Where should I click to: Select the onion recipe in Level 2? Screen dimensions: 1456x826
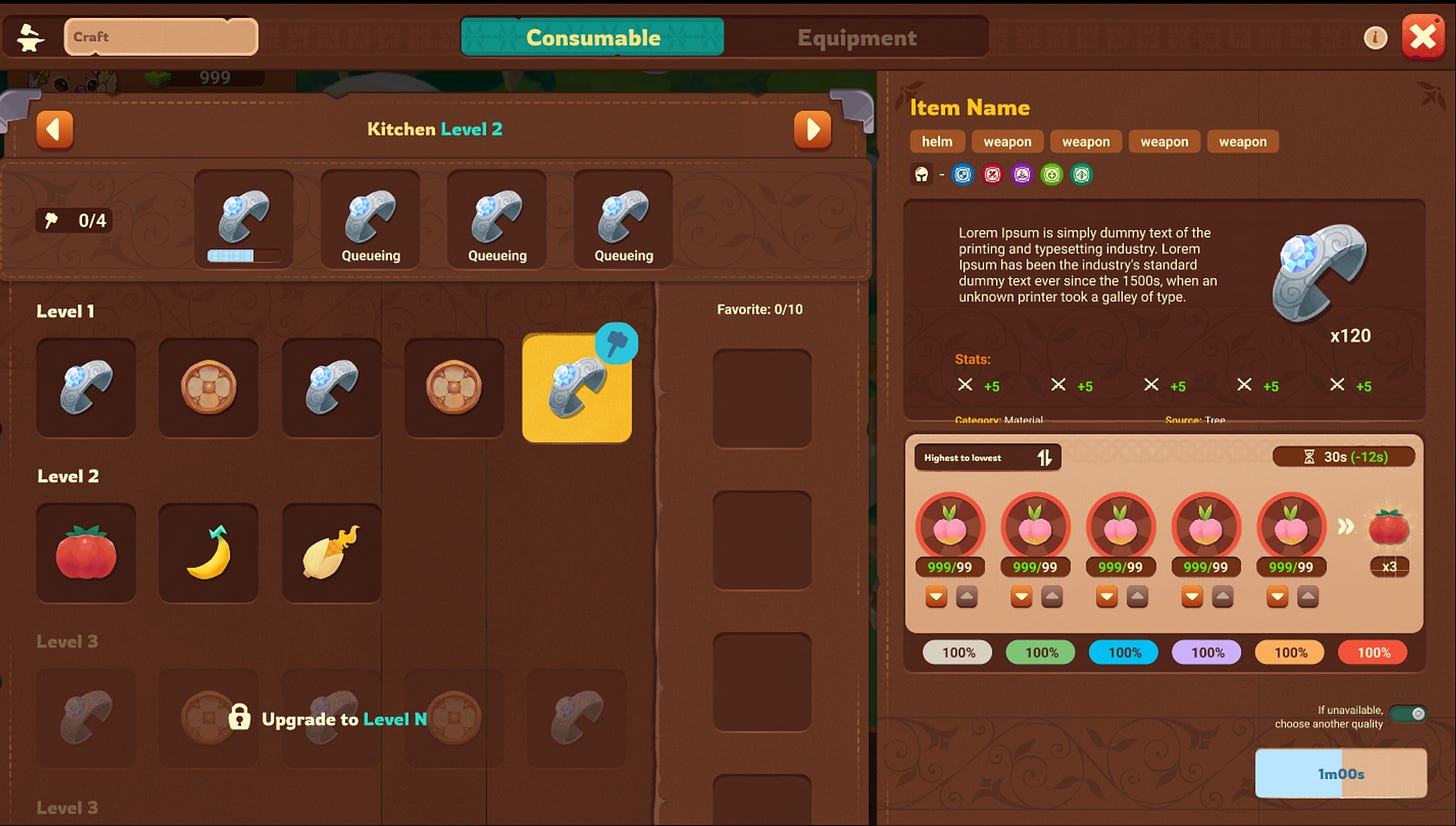pyautogui.click(x=331, y=552)
